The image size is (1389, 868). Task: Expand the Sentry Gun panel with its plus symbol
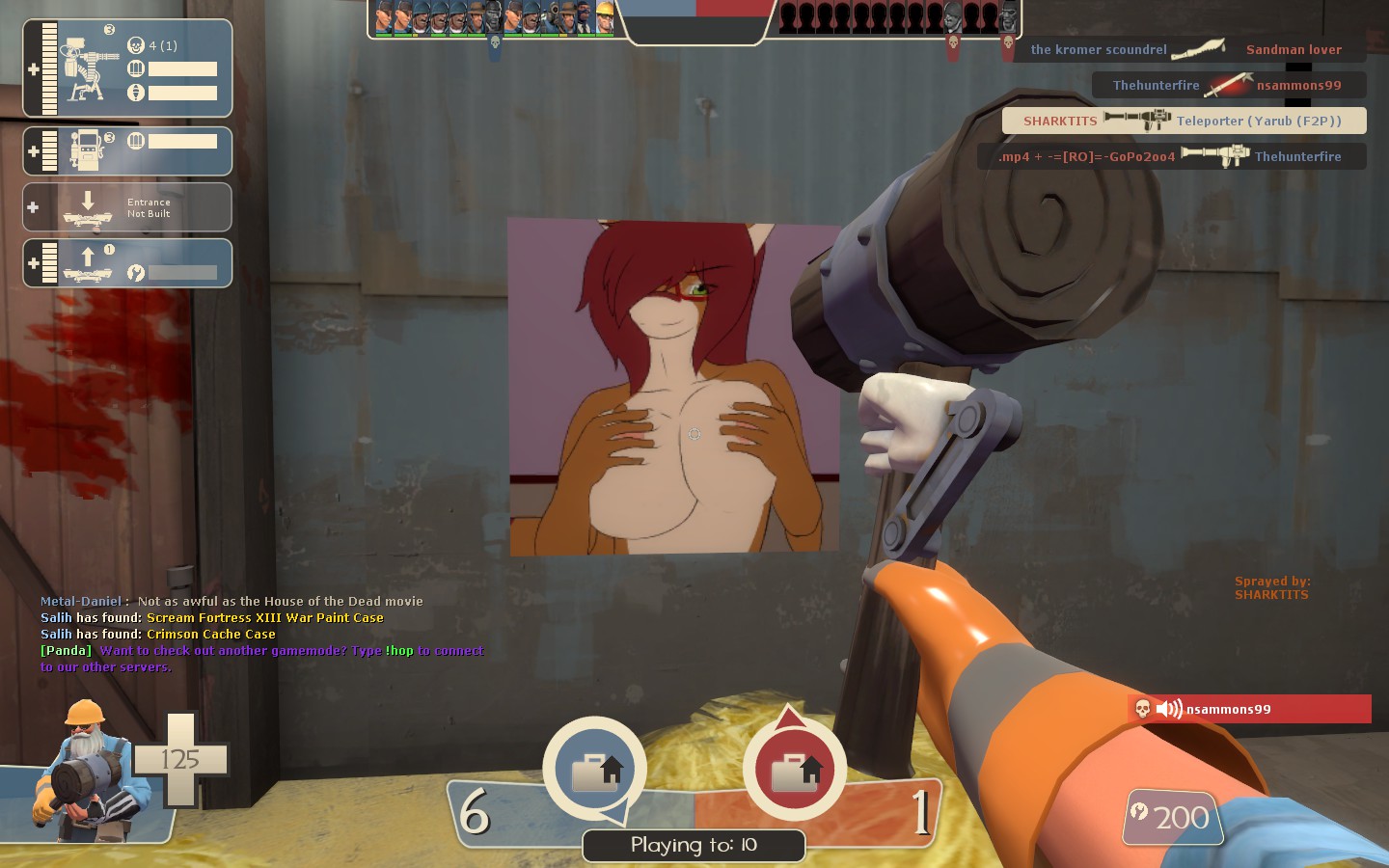point(34,69)
